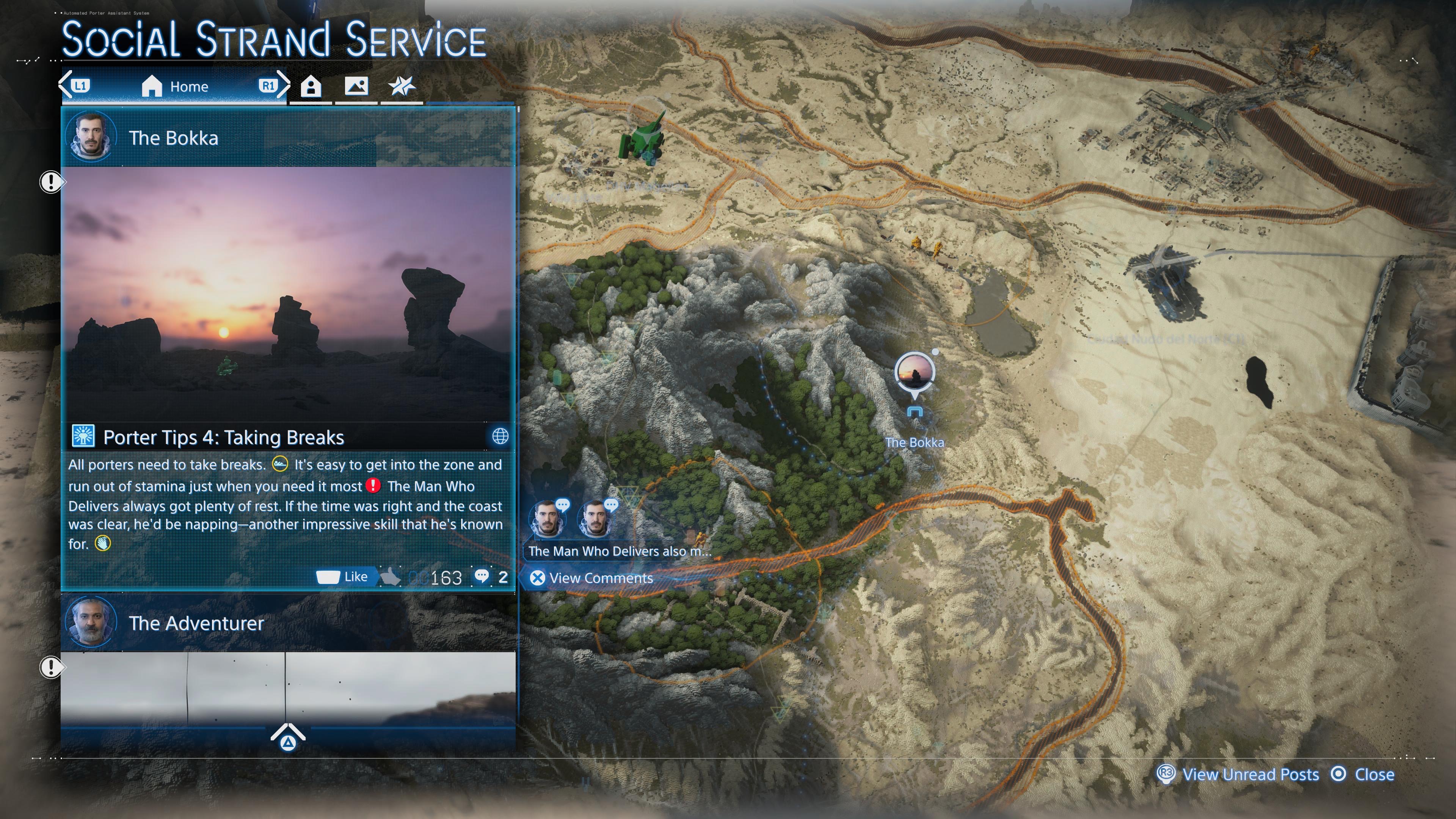
Task: Open the sunset photo in the post
Action: point(288,294)
